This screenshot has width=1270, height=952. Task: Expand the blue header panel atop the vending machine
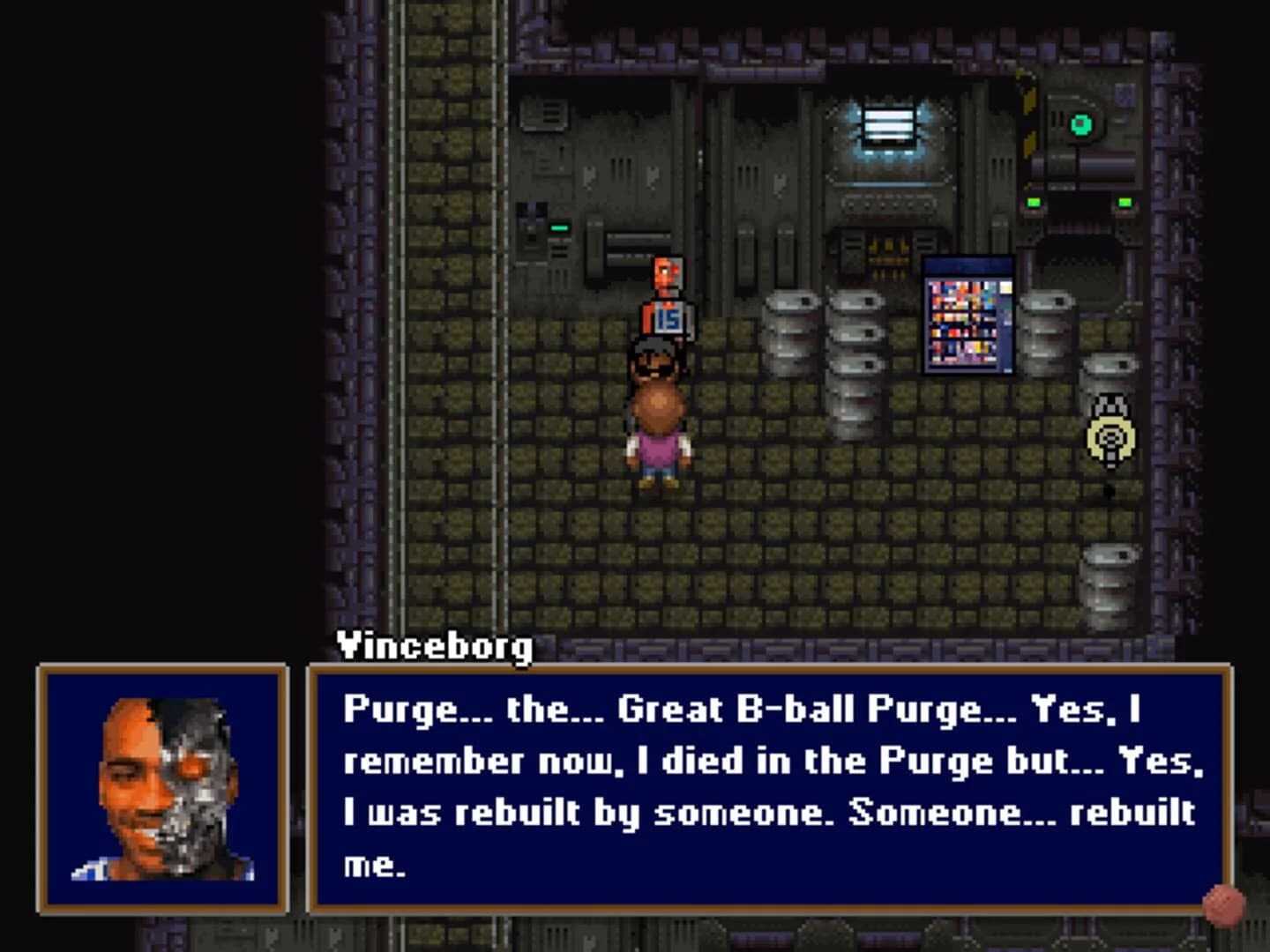[967, 264]
